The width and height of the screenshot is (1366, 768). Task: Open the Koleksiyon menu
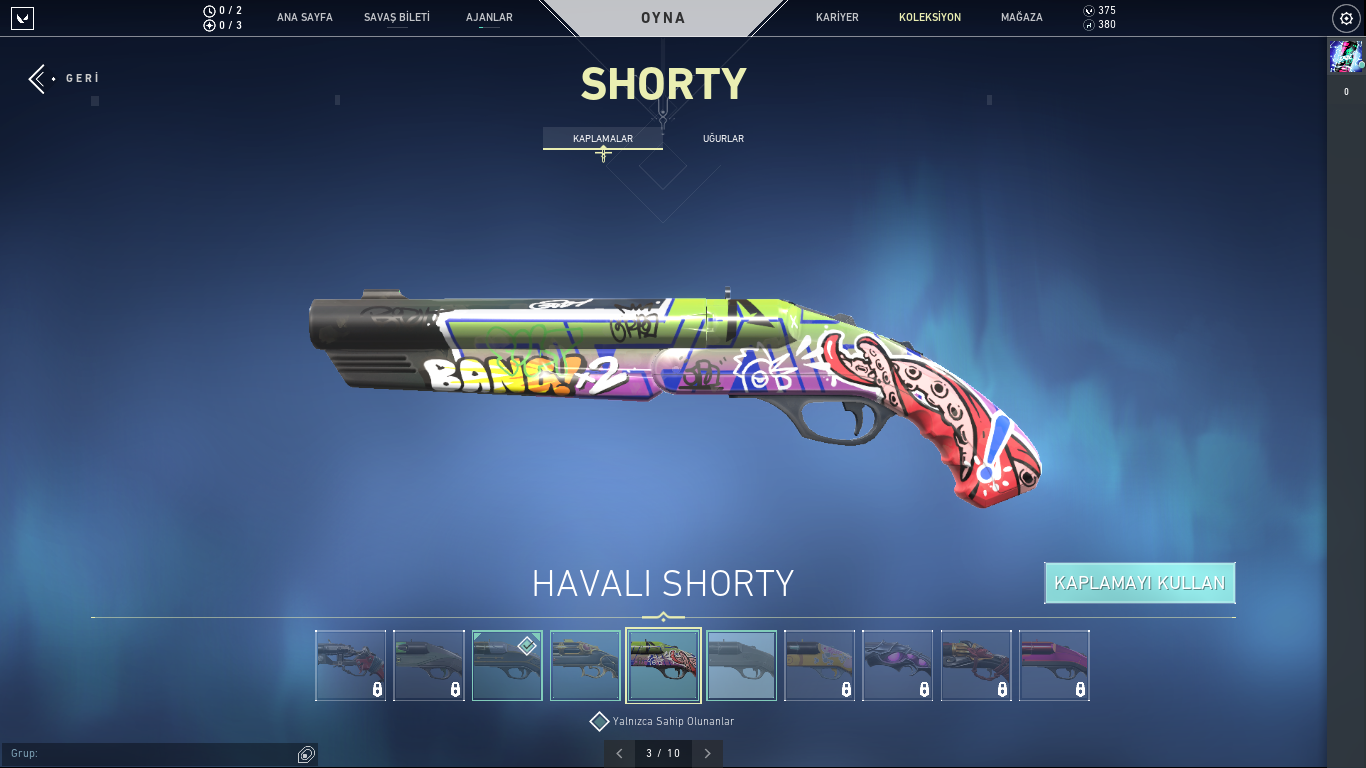pyautogui.click(x=929, y=18)
